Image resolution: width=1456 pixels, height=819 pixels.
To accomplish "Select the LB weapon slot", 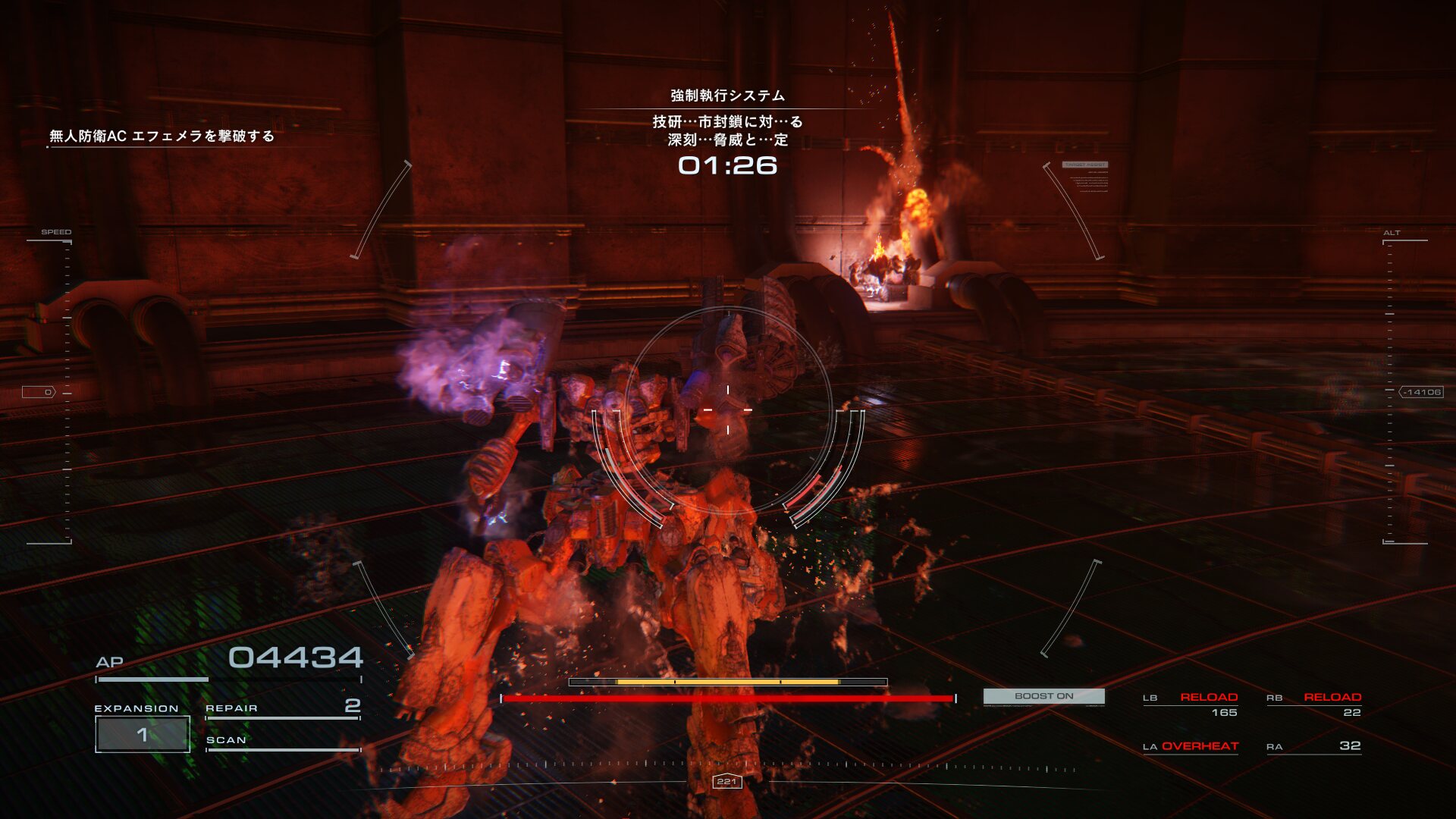I will click(1191, 704).
